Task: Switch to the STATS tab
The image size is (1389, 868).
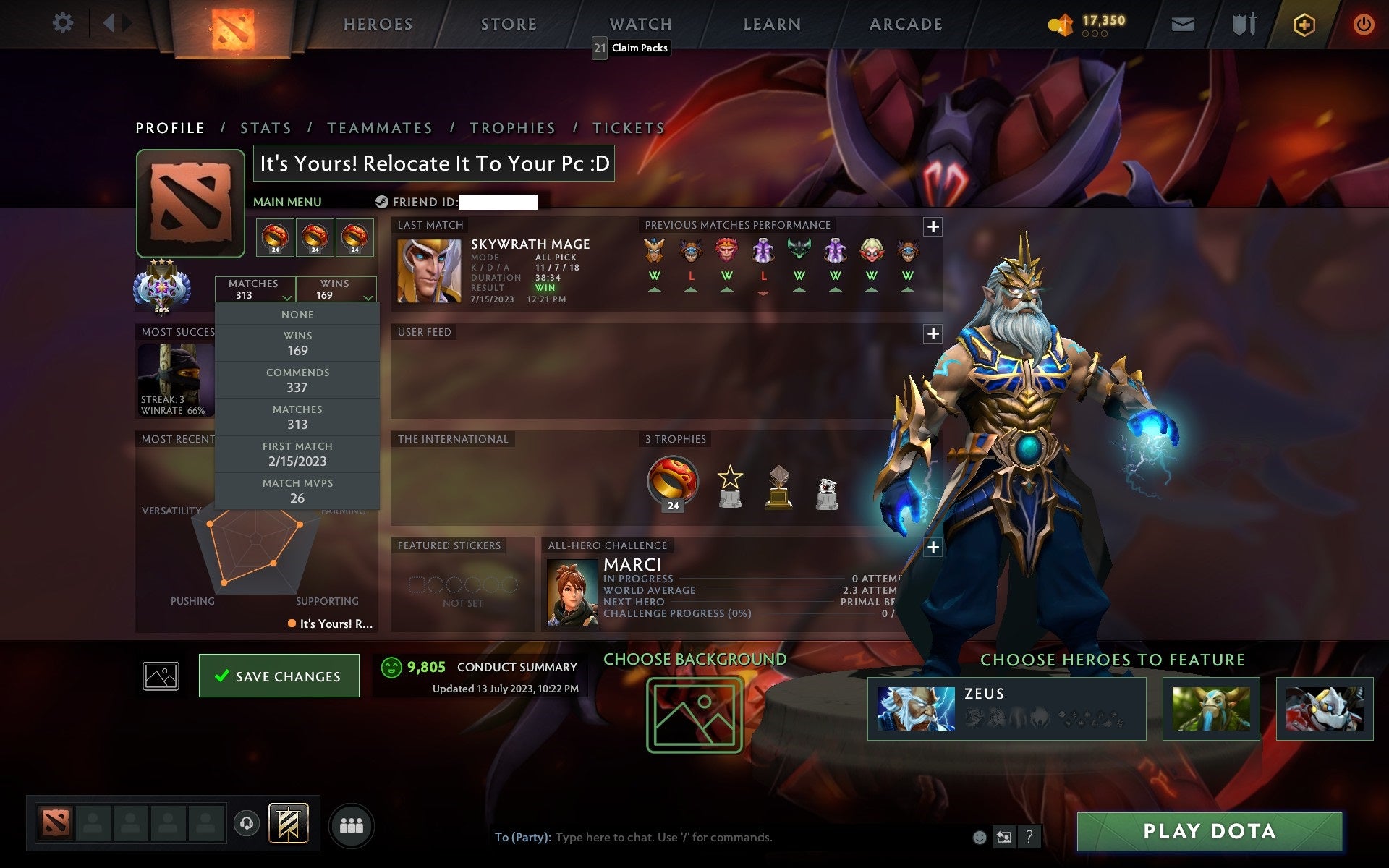Action: [266, 127]
